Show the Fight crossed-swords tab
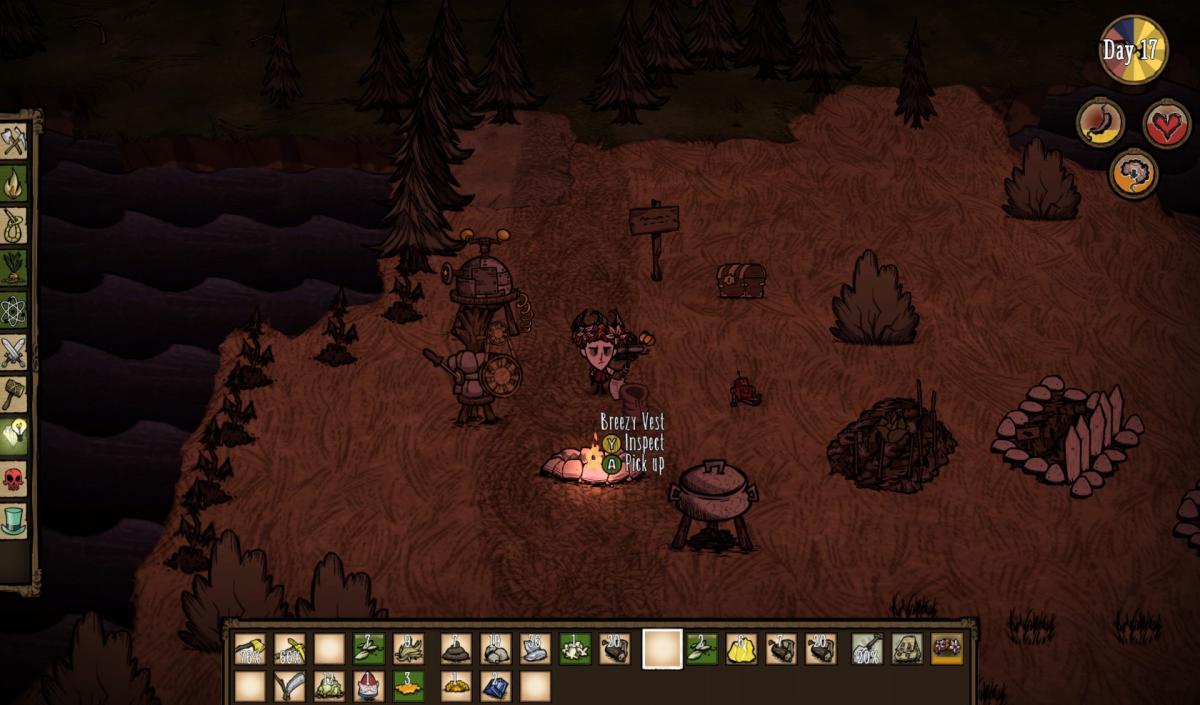Screen dimensions: 1200x705 tap(13, 352)
